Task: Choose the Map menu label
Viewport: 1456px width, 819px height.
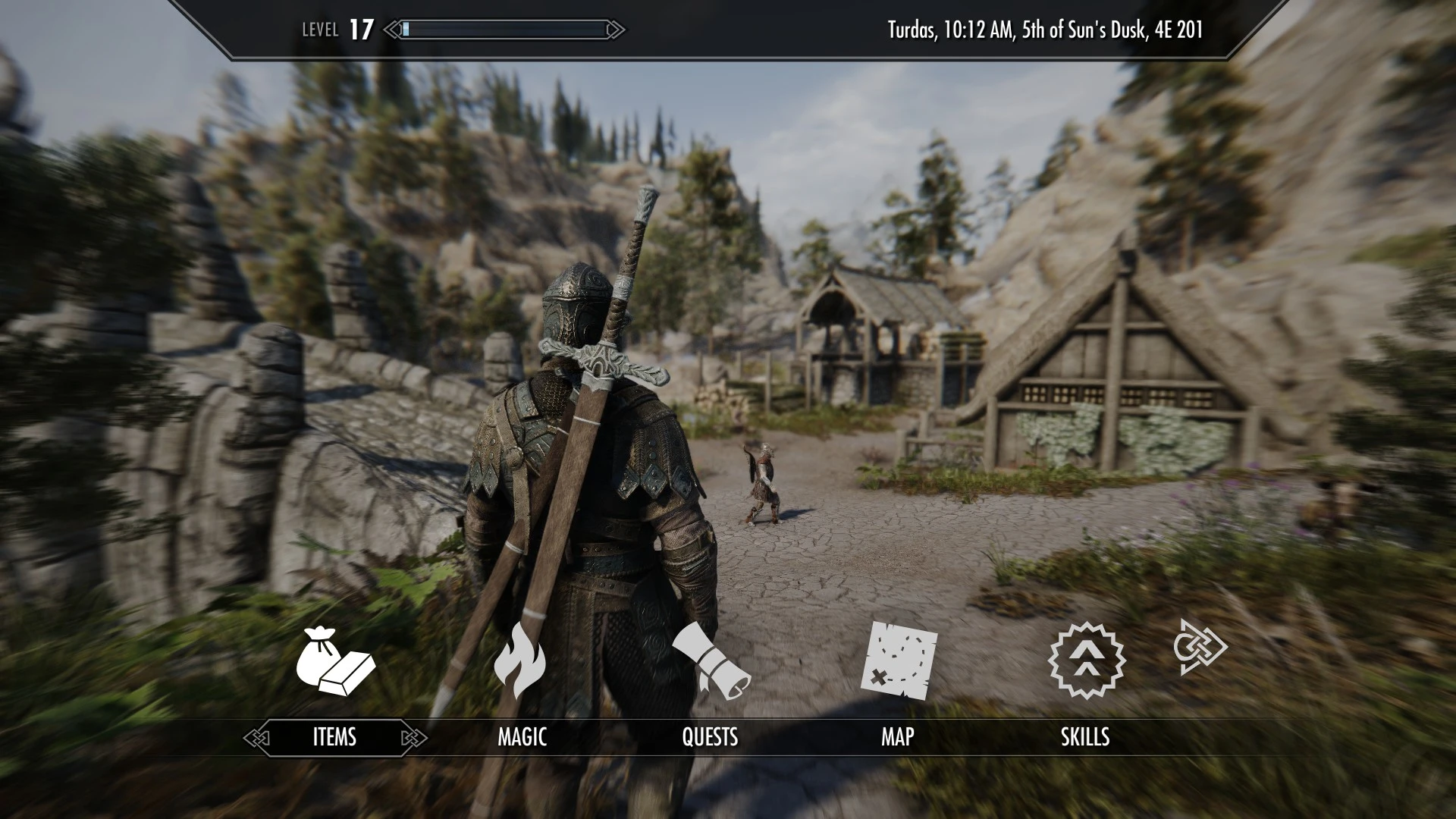Action: pyautogui.click(x=897, y=737)
